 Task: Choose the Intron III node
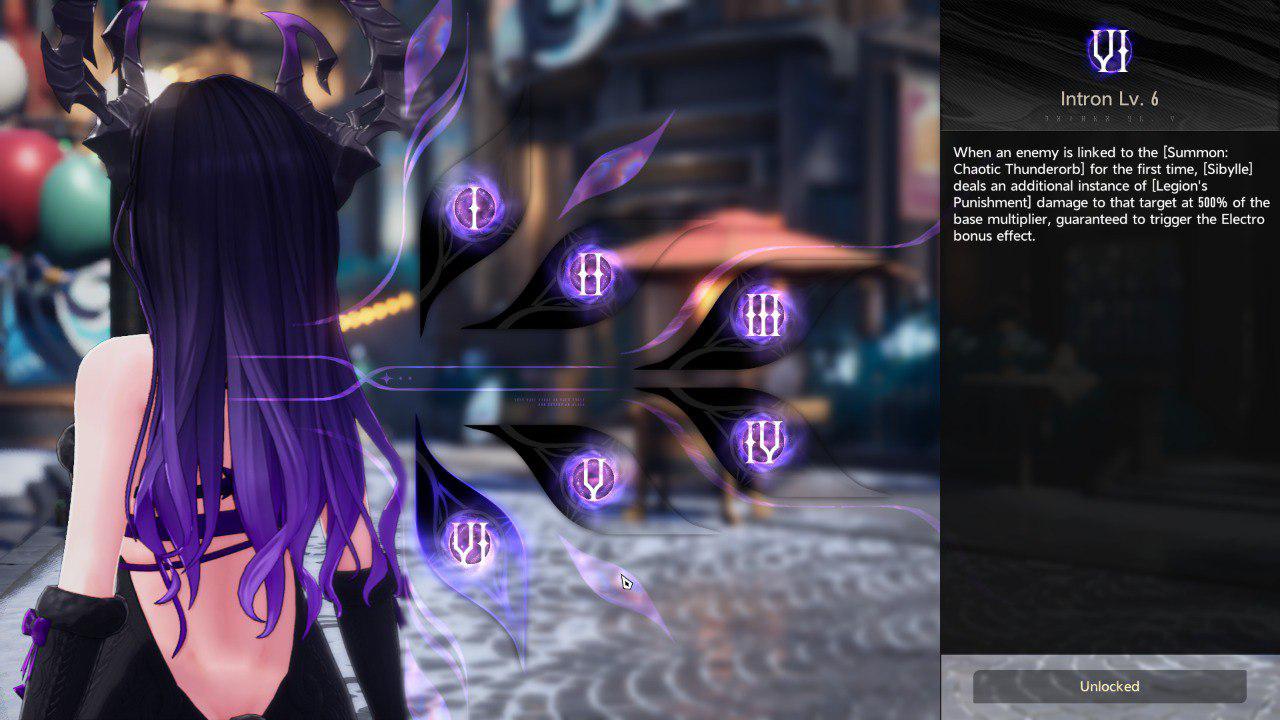click(x=762, y=314)
